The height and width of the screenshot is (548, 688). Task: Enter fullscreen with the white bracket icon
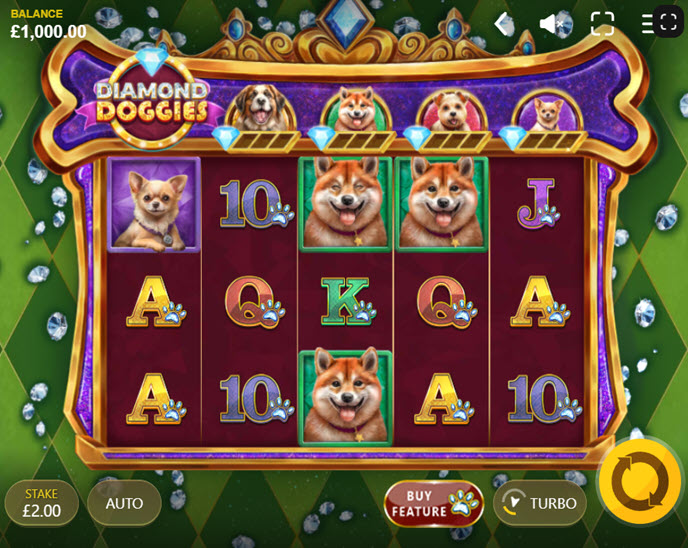tap(602, 24)
